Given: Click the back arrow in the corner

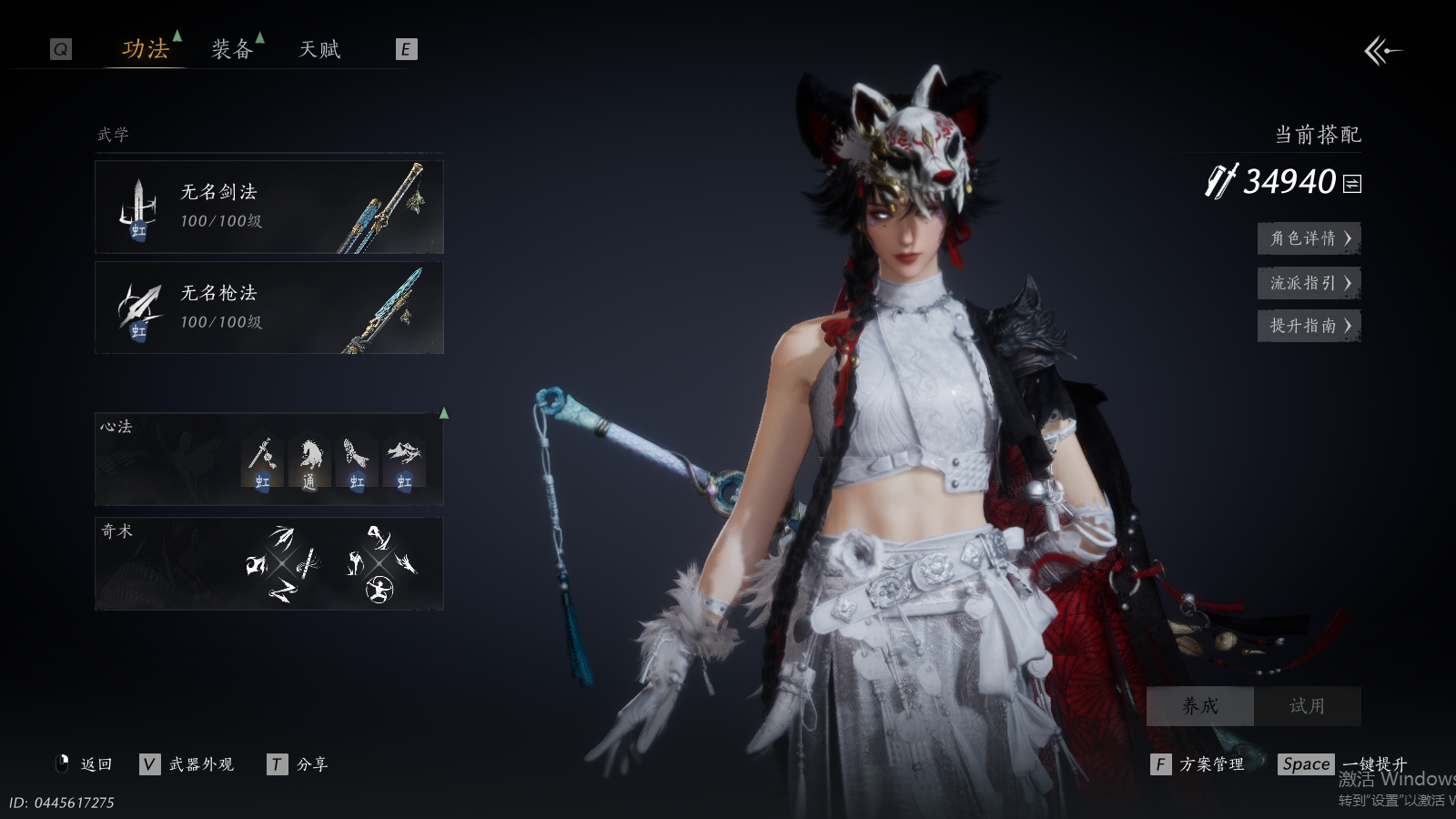Looking at the screenshot, I should pyautogui.click(x=1382, y=51).
